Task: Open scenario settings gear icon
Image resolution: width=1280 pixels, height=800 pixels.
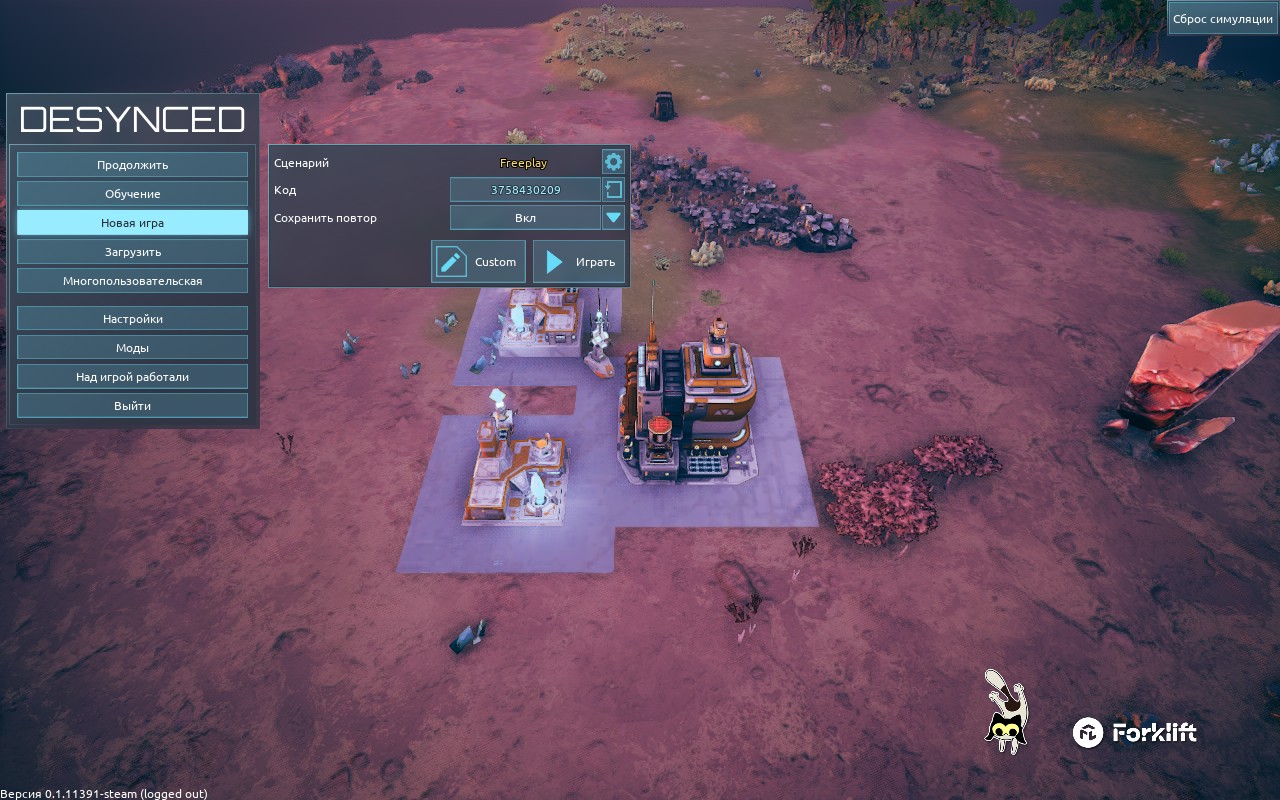Action: click(x=613, y=162)
